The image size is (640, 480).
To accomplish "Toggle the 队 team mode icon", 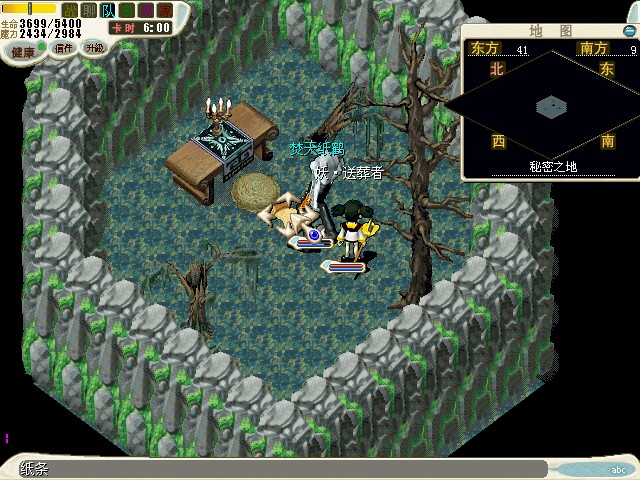I will 106,9.
